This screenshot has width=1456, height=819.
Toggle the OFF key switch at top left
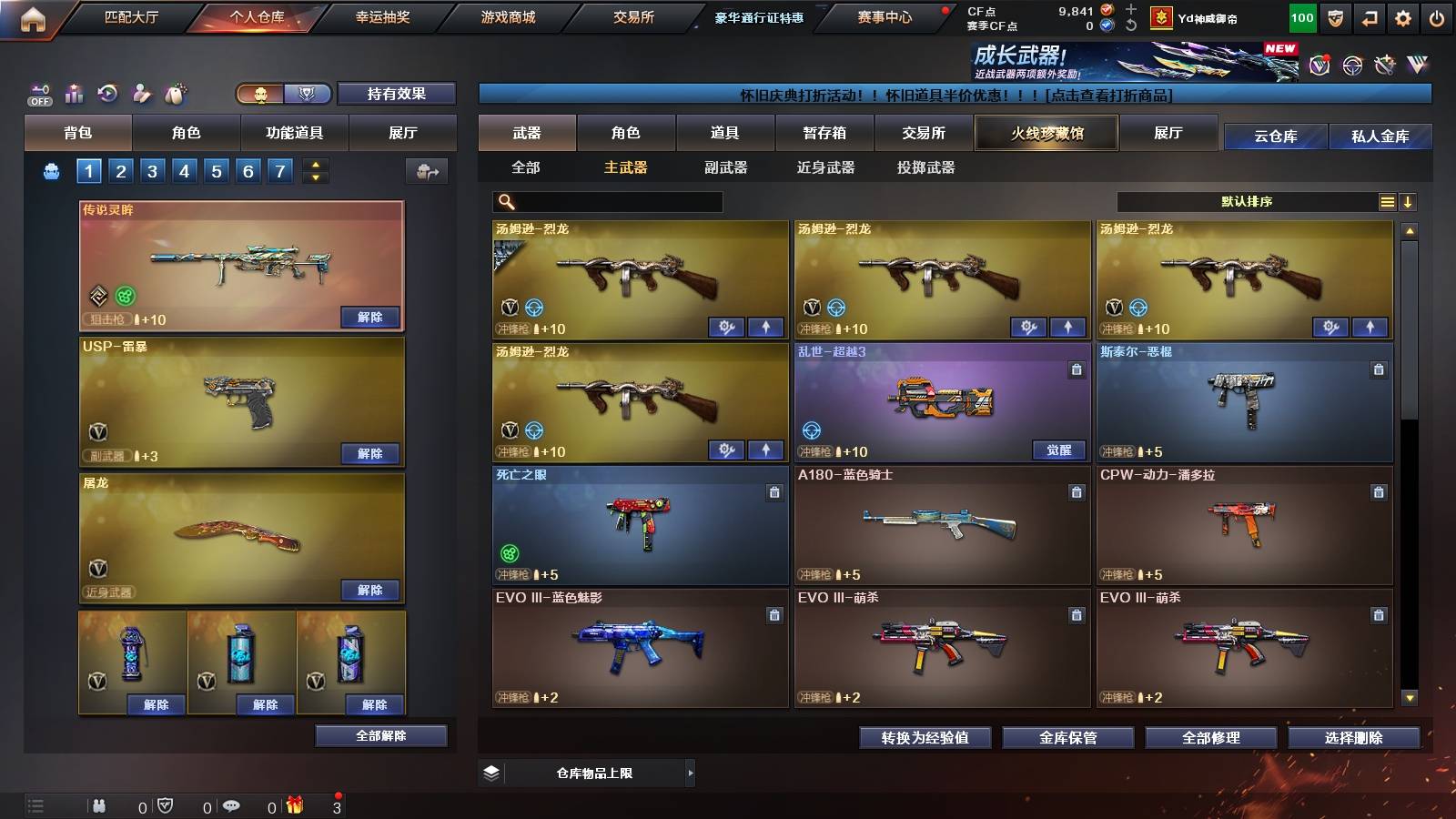click(38, 94)
